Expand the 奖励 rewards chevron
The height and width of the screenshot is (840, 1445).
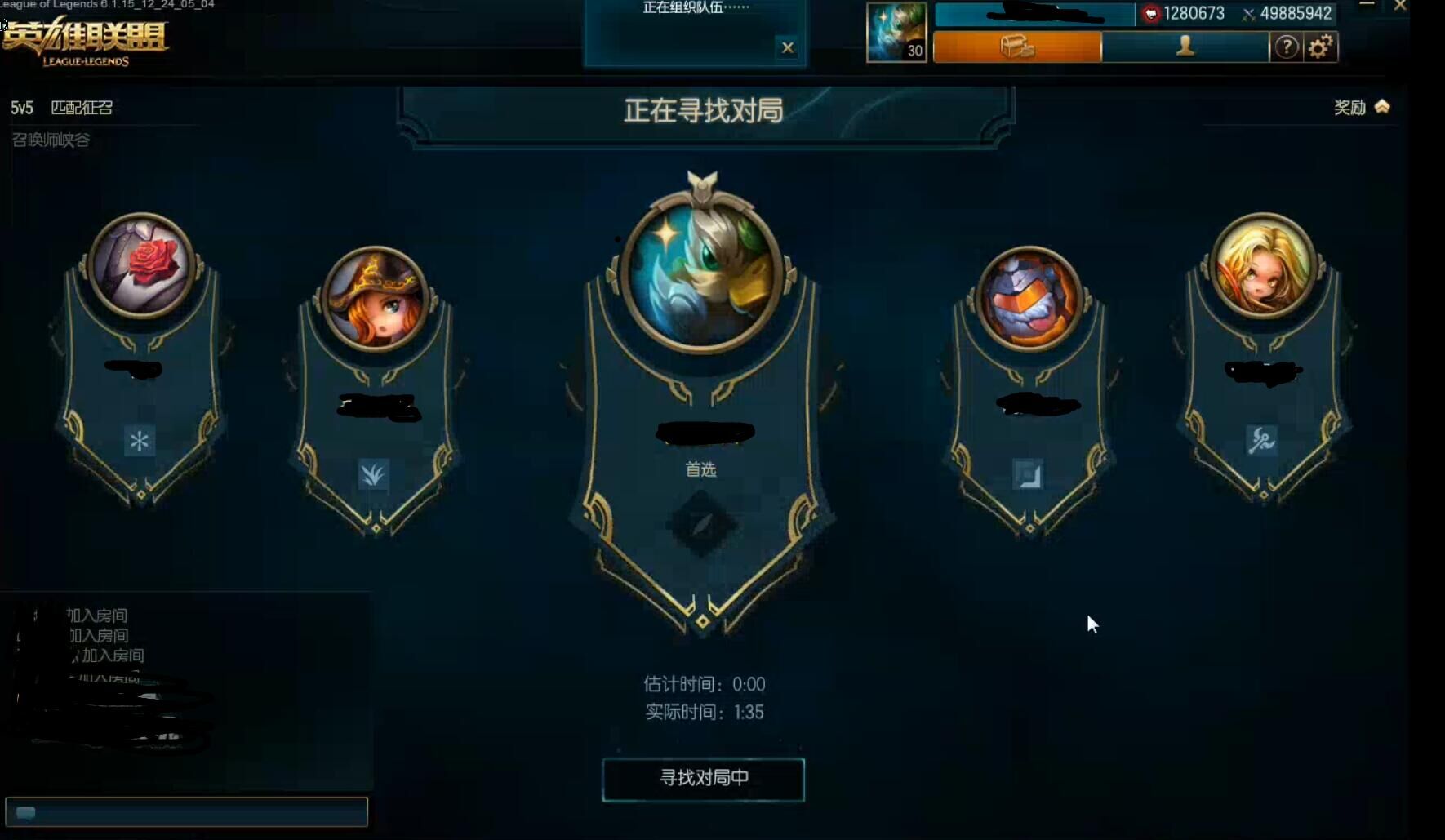pos(1381,106)
